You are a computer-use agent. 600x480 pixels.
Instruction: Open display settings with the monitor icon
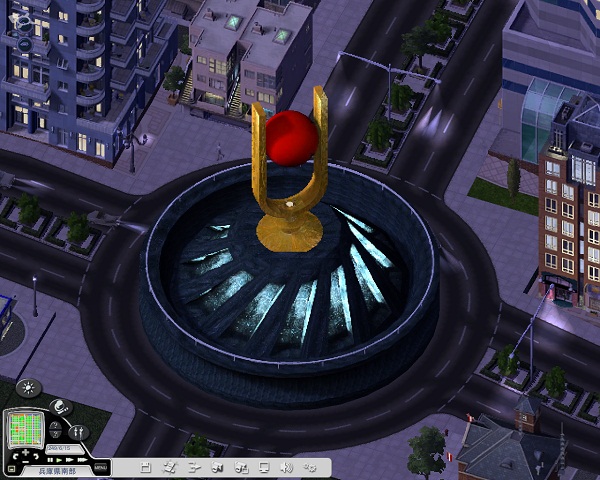(264, 467)
